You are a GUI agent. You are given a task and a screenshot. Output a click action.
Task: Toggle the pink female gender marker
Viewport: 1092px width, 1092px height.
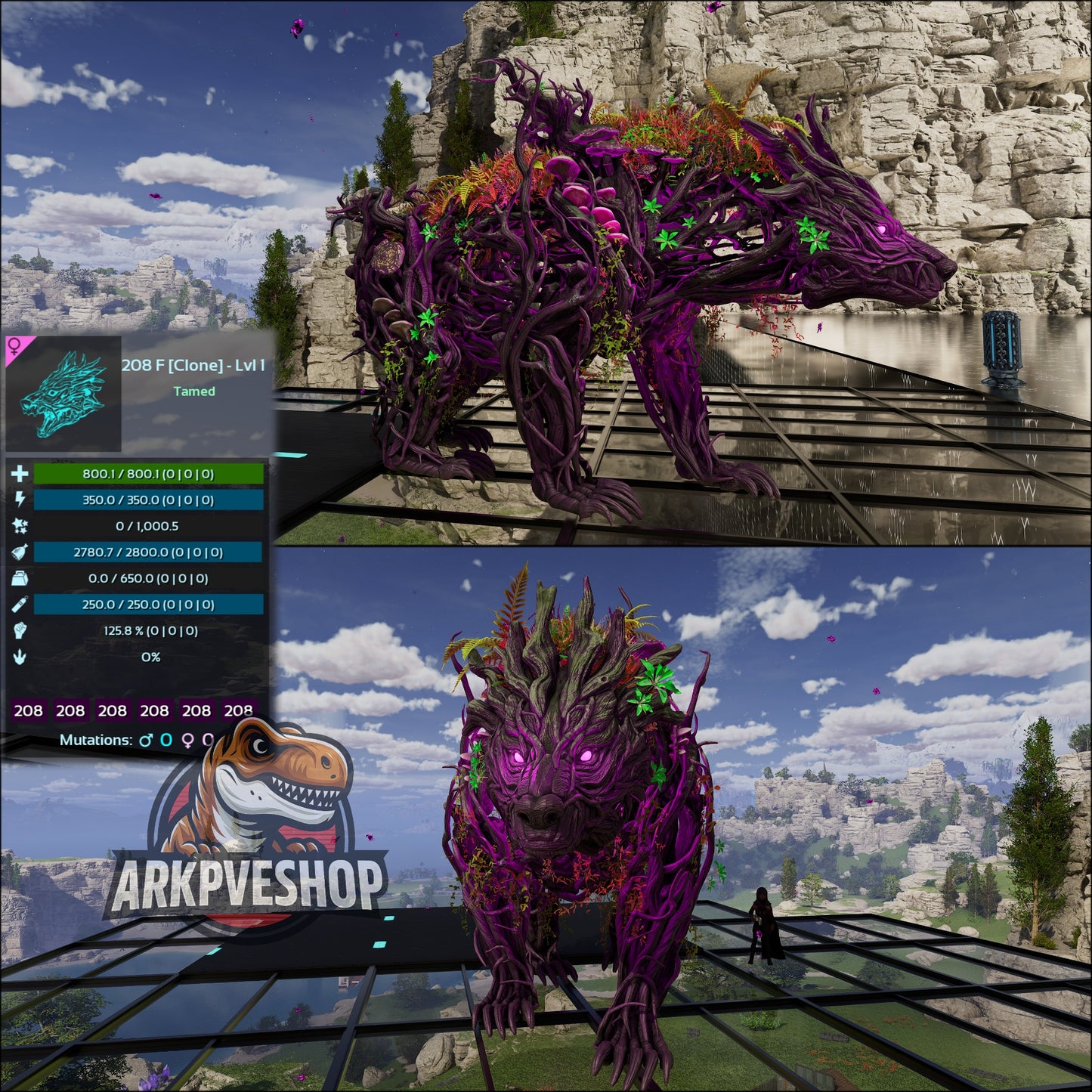point(14,346)
